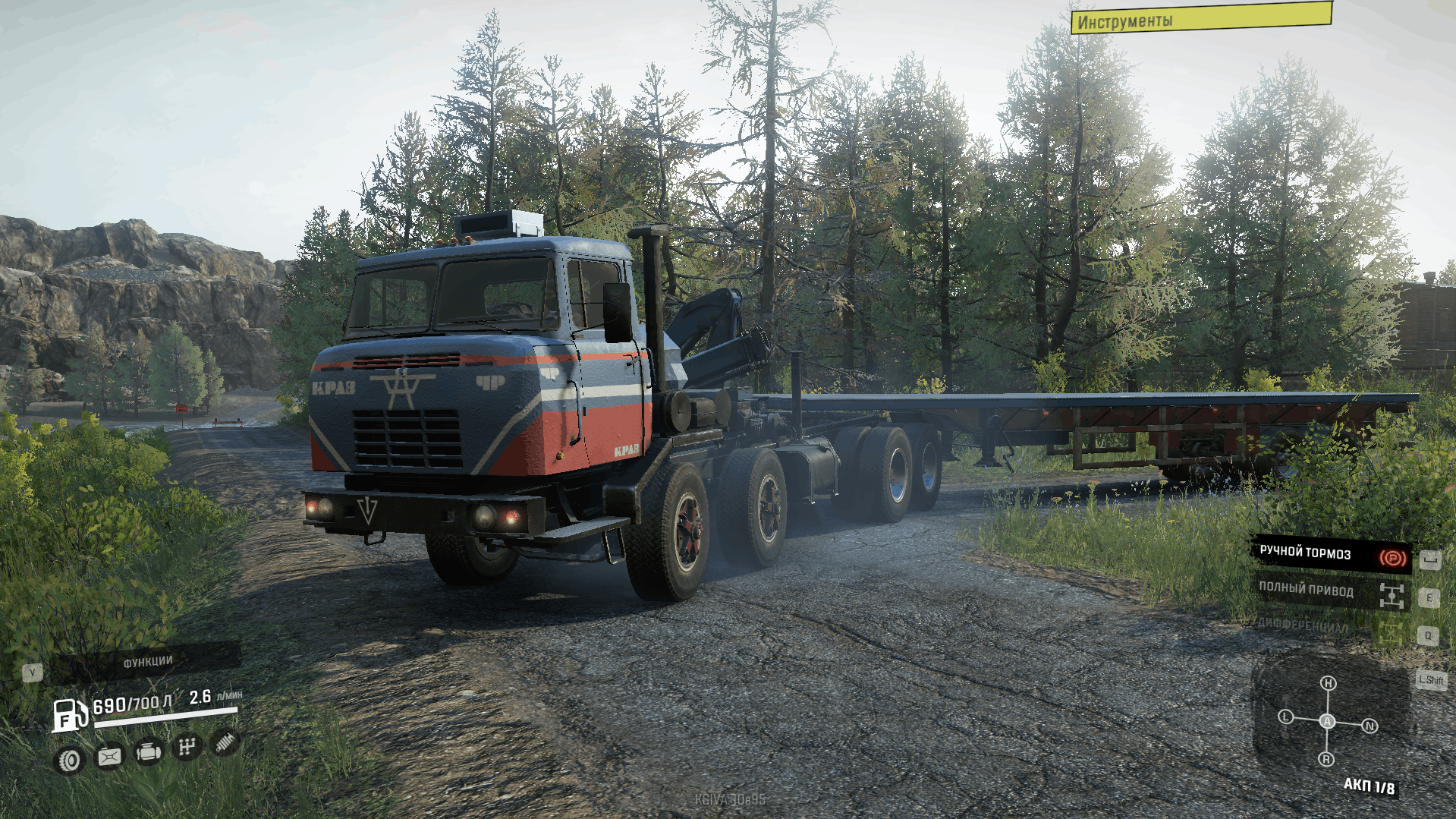Click the suspension spring status icon
This screenshot has height=819, width=1456.
tap(225, 742)
